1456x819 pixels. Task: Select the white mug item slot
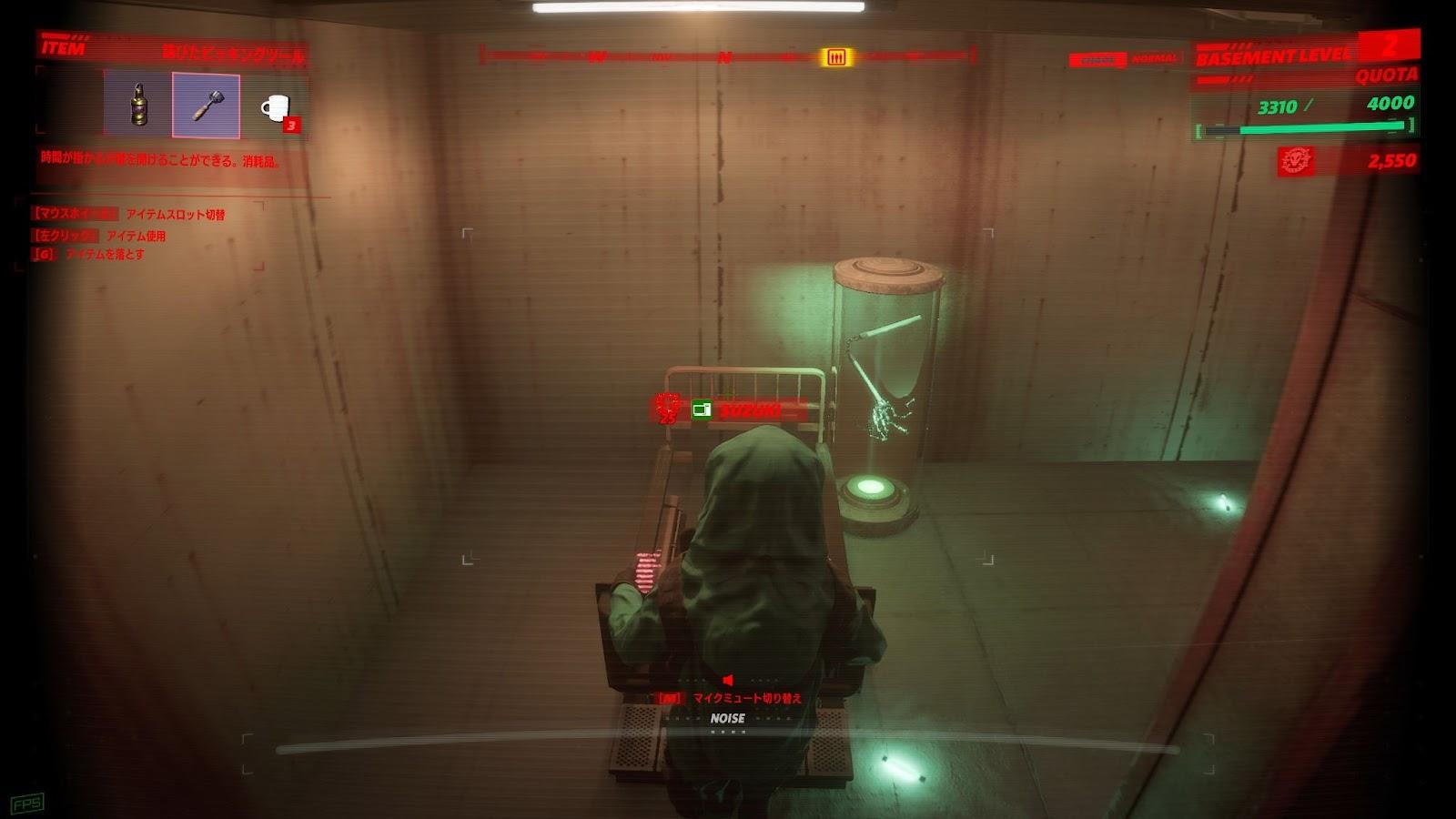274,107
